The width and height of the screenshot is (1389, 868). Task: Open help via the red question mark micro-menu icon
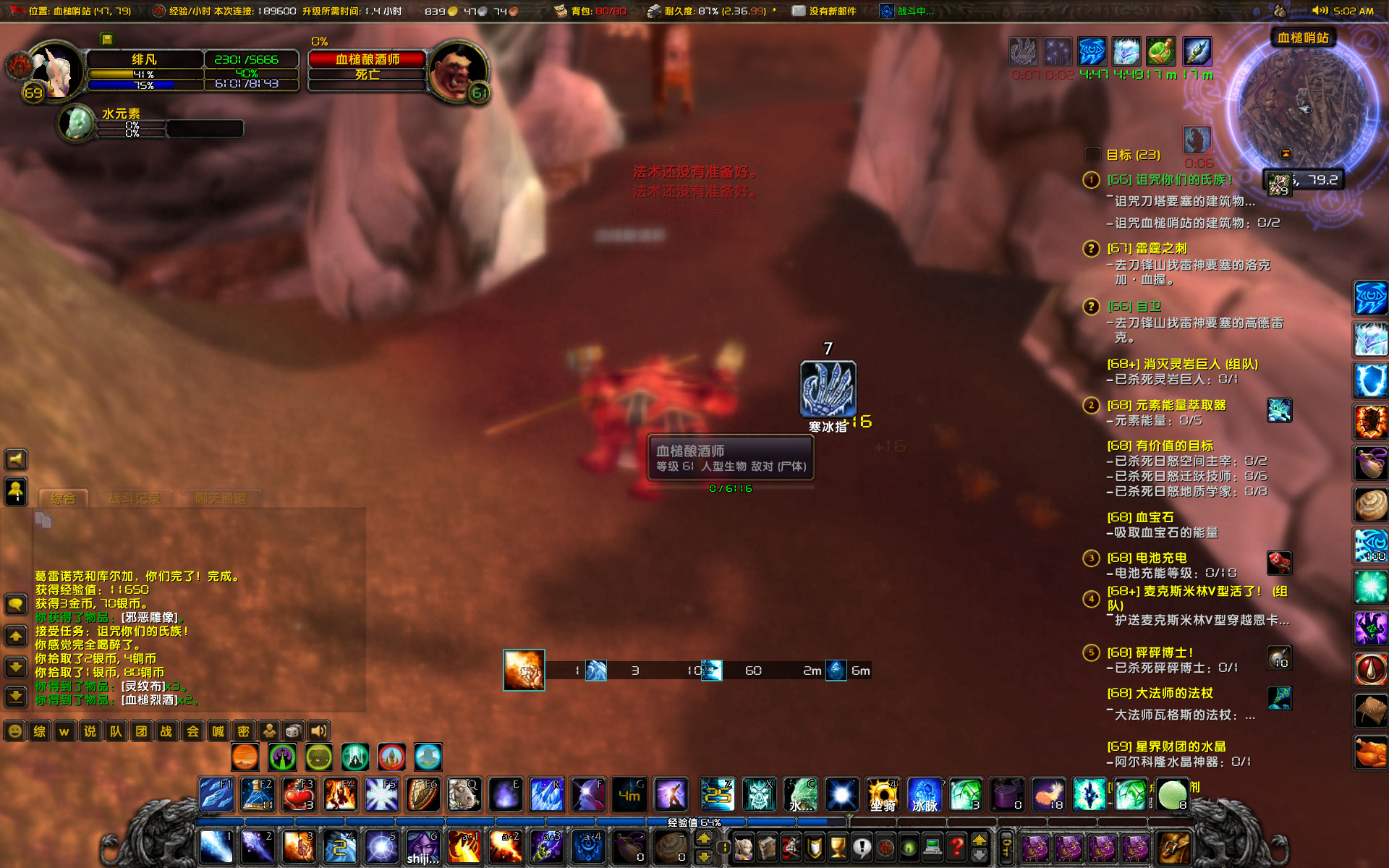(956, 847)
